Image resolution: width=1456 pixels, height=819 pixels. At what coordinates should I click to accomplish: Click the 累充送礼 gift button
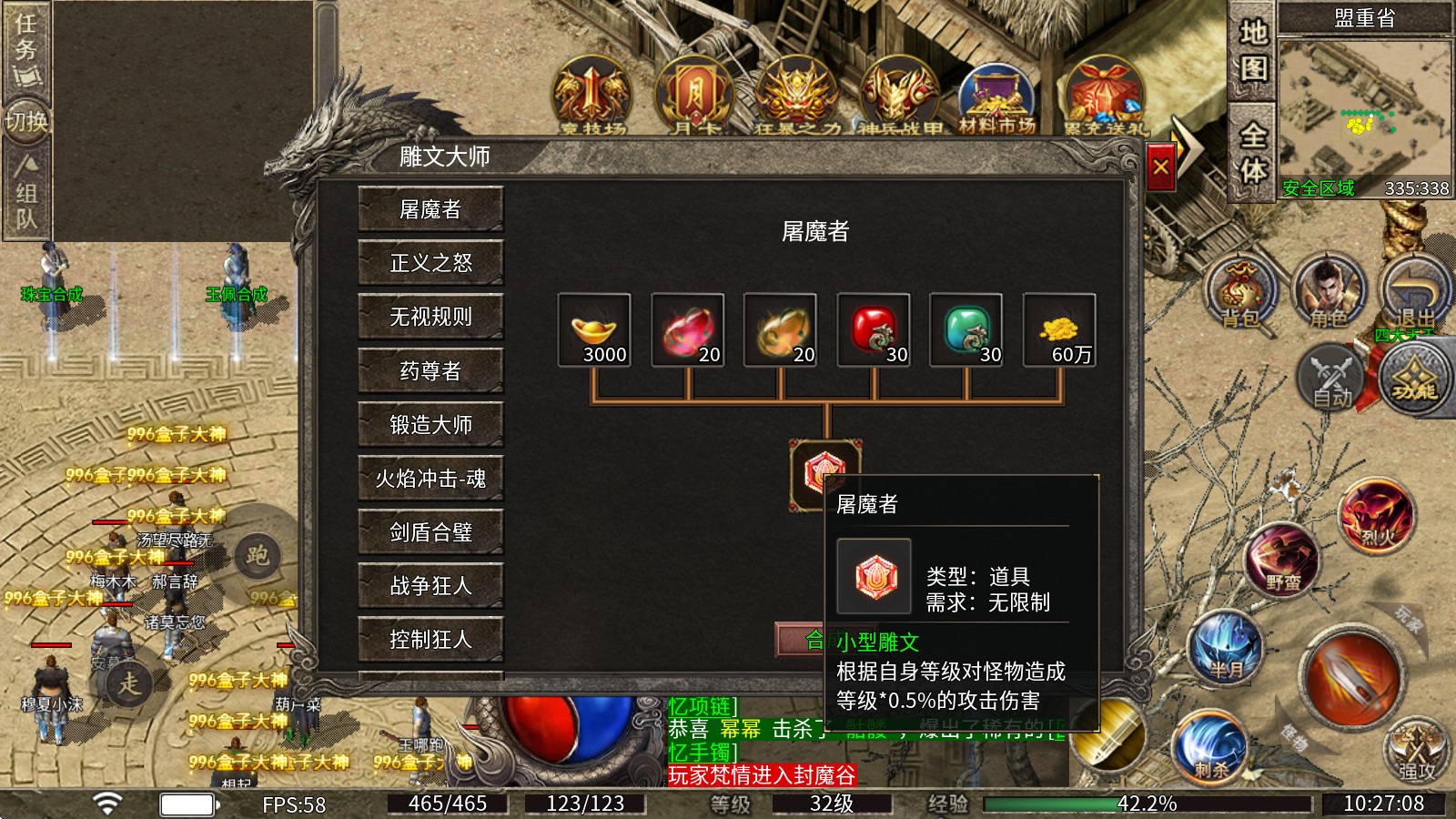tap(1103, 91)
